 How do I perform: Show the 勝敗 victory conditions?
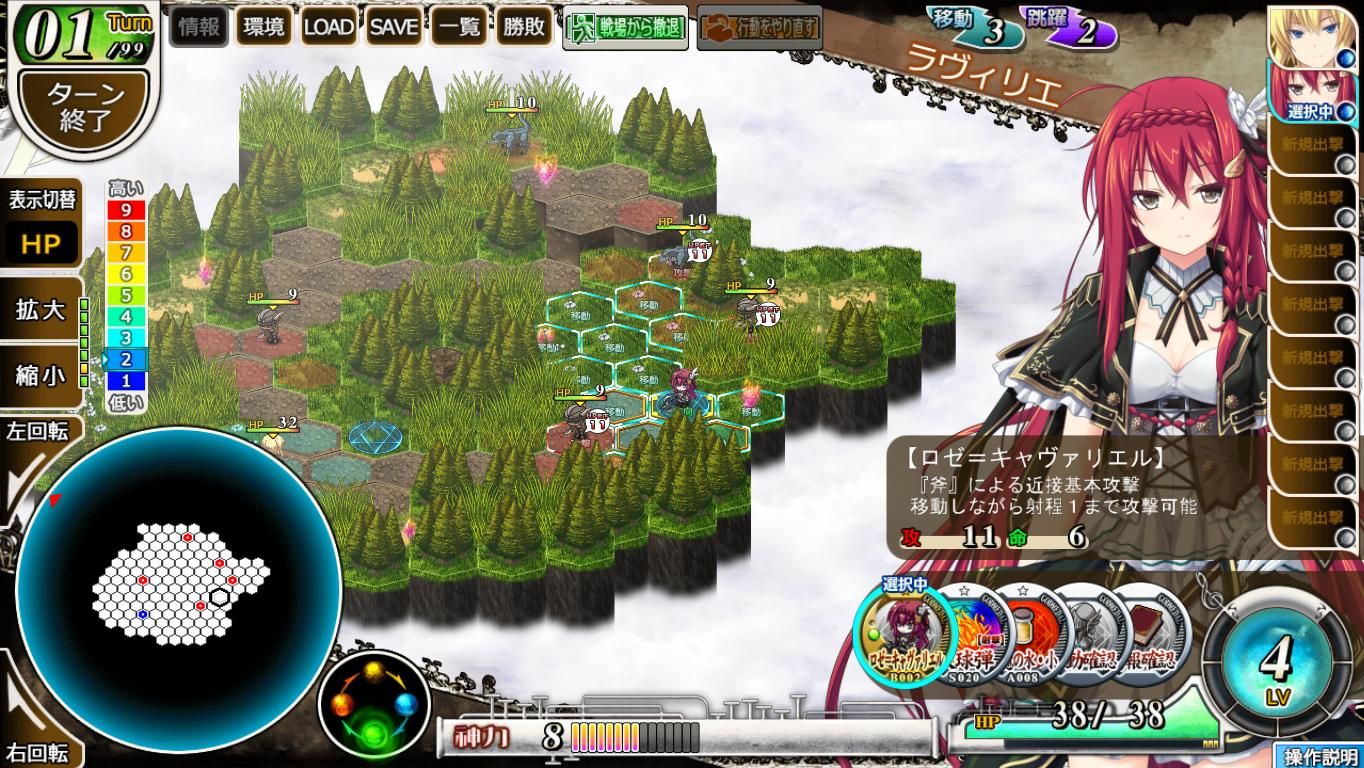(524, 28)
